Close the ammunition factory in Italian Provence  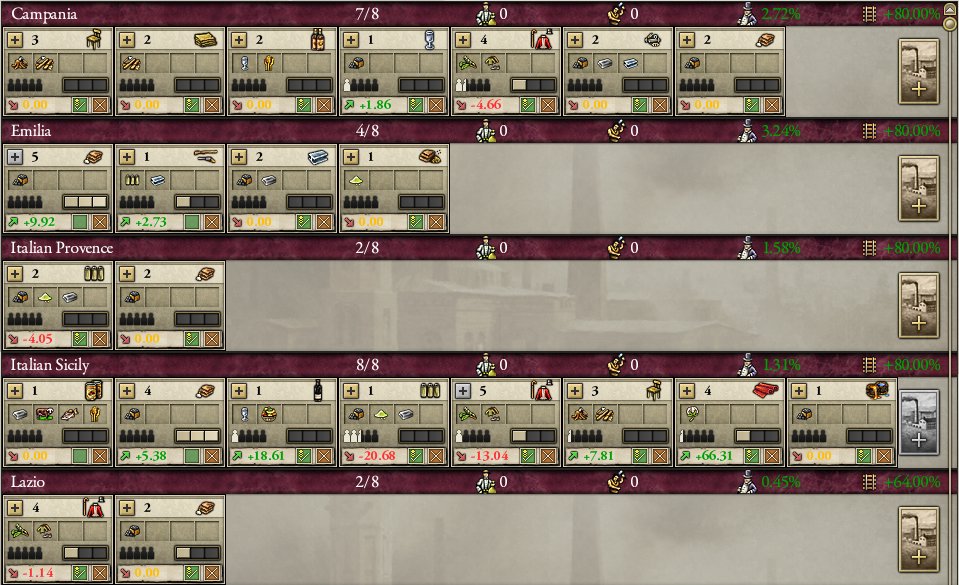100,338
